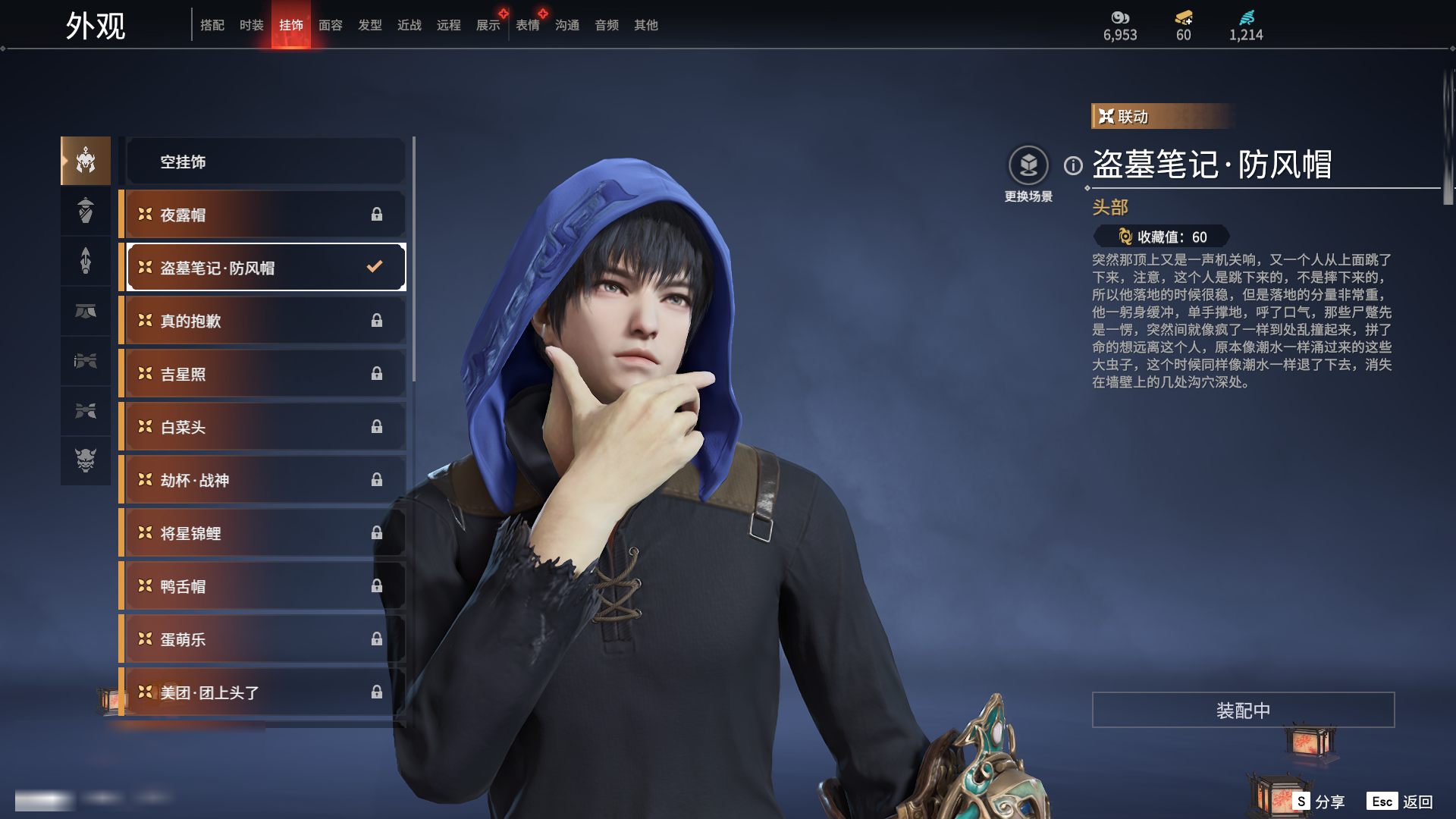Select the 美团·团上头了 accessory

tap(265, 692)
